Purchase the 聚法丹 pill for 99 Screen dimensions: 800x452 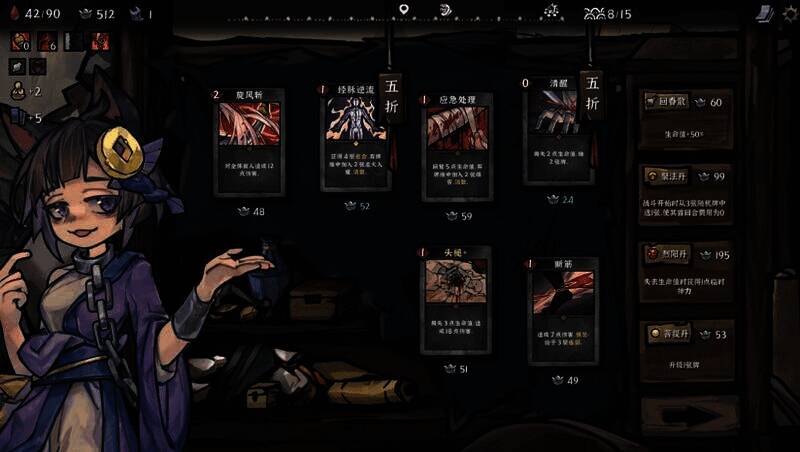pyautogui.click(x=686, y=193)
